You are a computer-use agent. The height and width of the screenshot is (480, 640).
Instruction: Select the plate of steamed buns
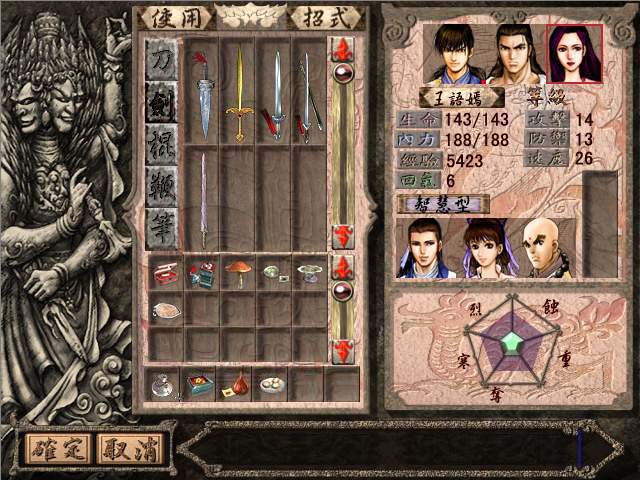[271, 383]
